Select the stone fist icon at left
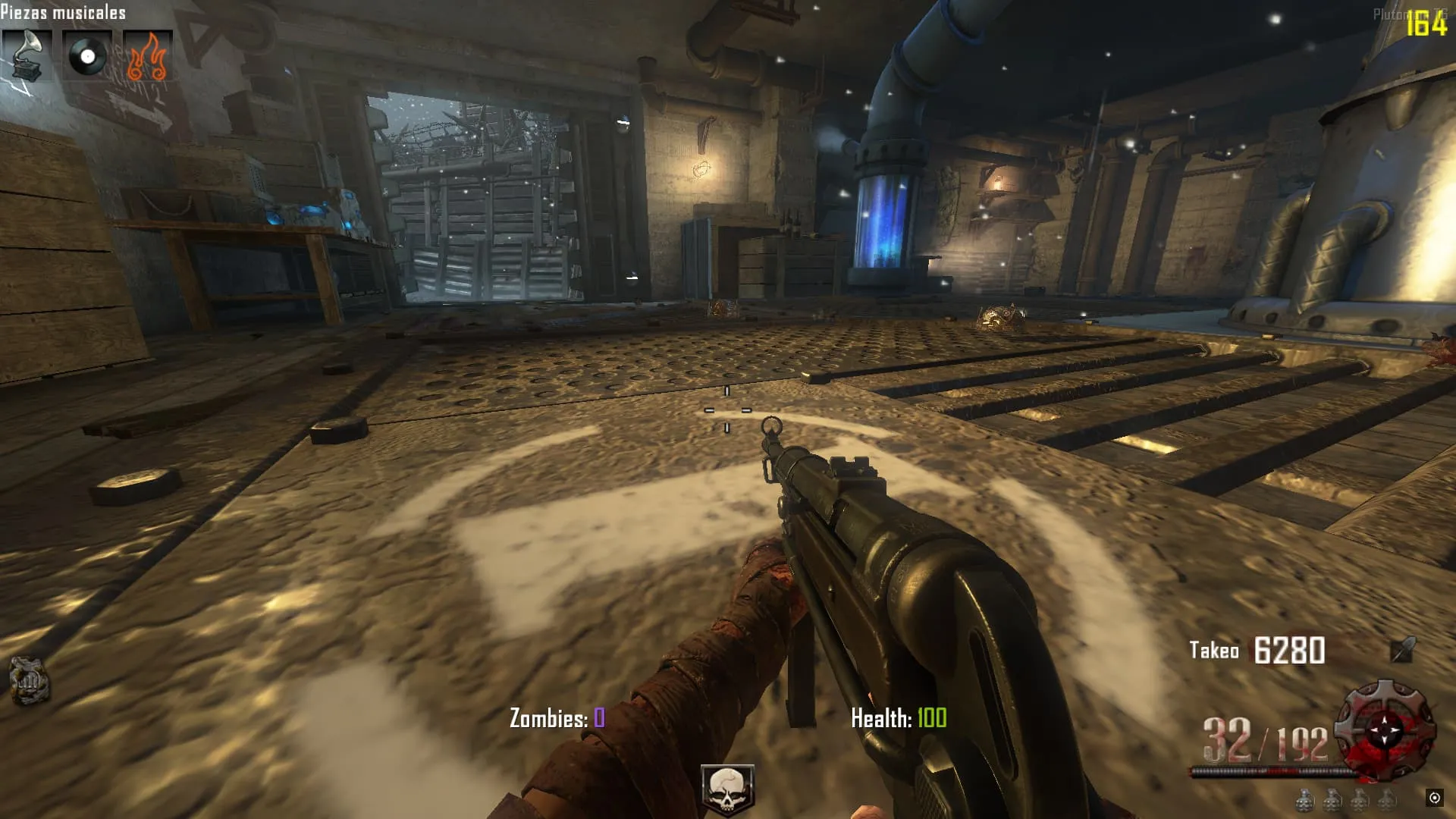Image resolution: width=1456 pixels, height=819 pixels. (x=29, y=679)
